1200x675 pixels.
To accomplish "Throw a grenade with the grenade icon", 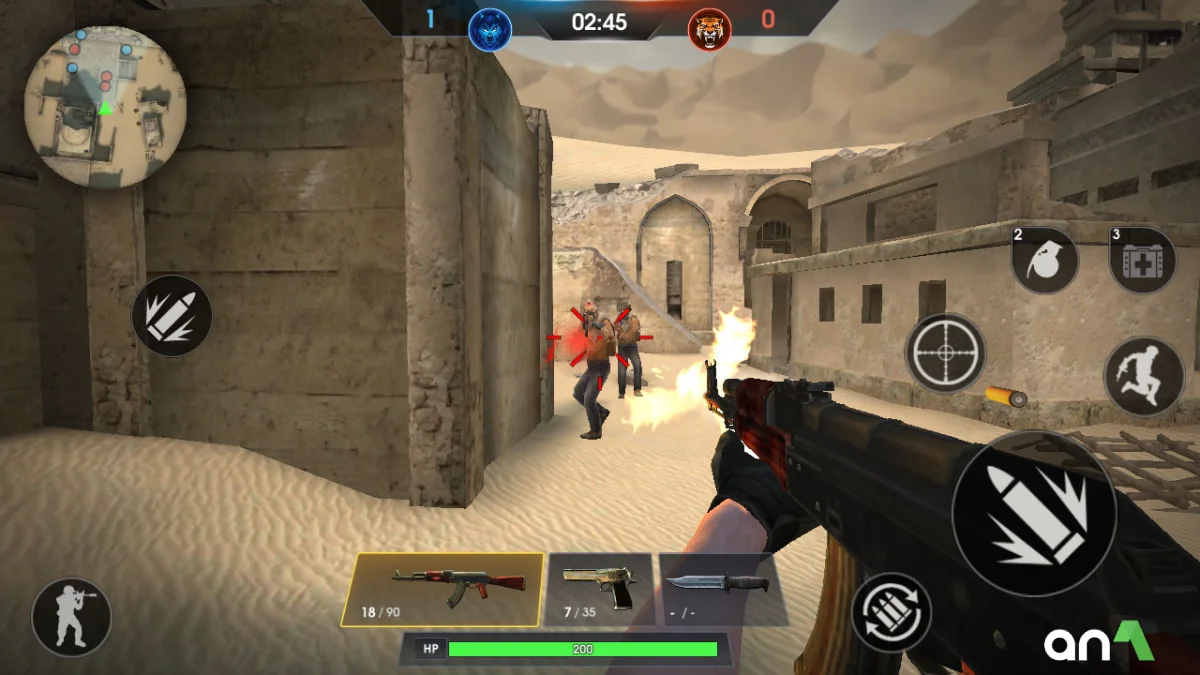I will point(1045,260).
